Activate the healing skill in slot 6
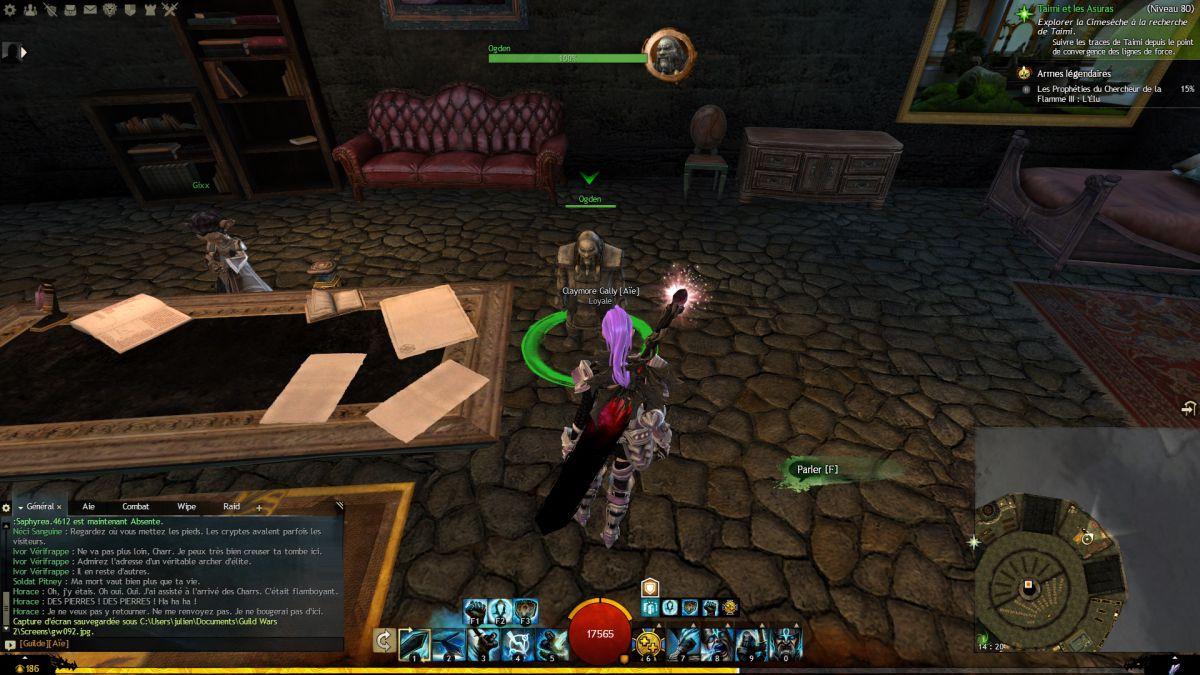1200x675 pixels. [651, 641]
